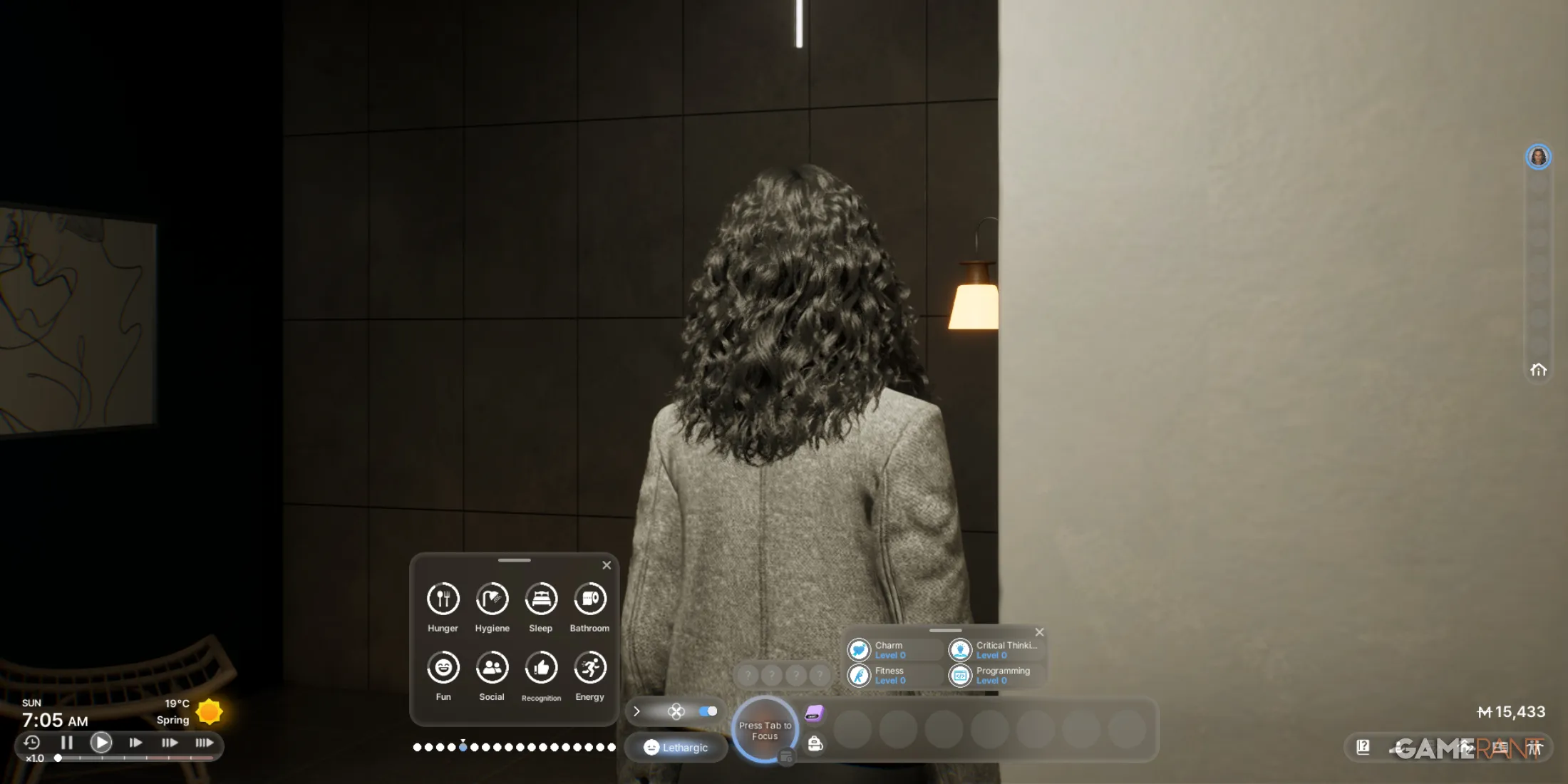Open the Programming skill icon
Viewport: 1568px width, 784px height.
pyautogui.click(x=961, y=675)
